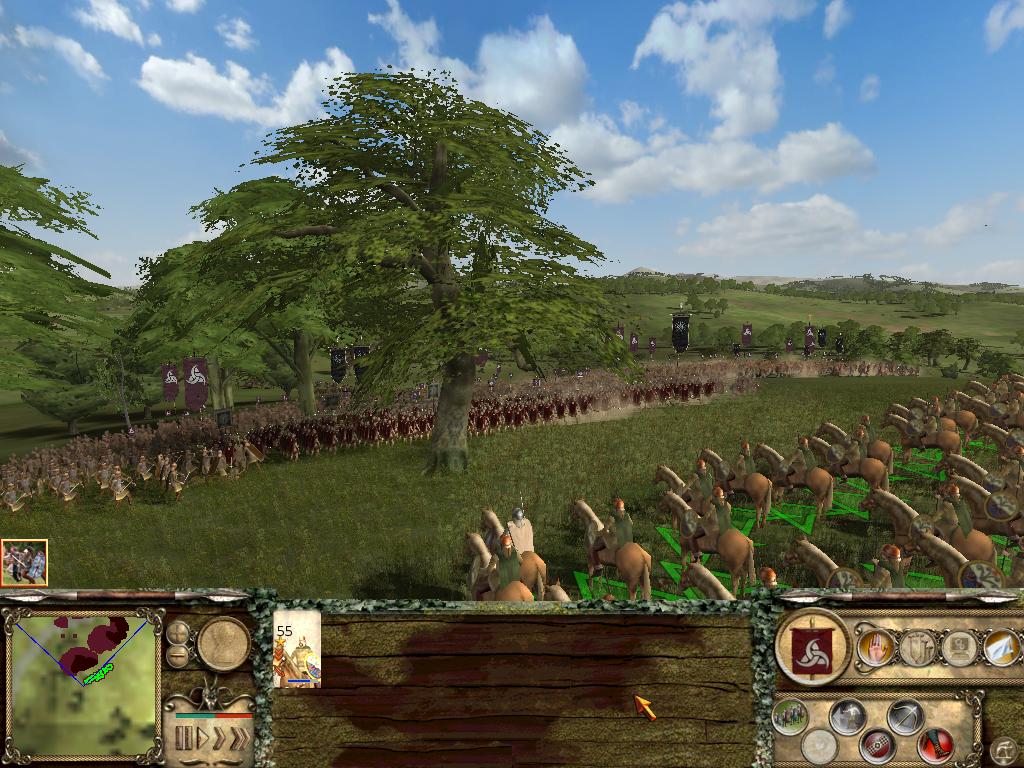Viewport: 1024px width, 768px height.
Task: Zoom in the minimap with plus button
Action: coord(178,632)
